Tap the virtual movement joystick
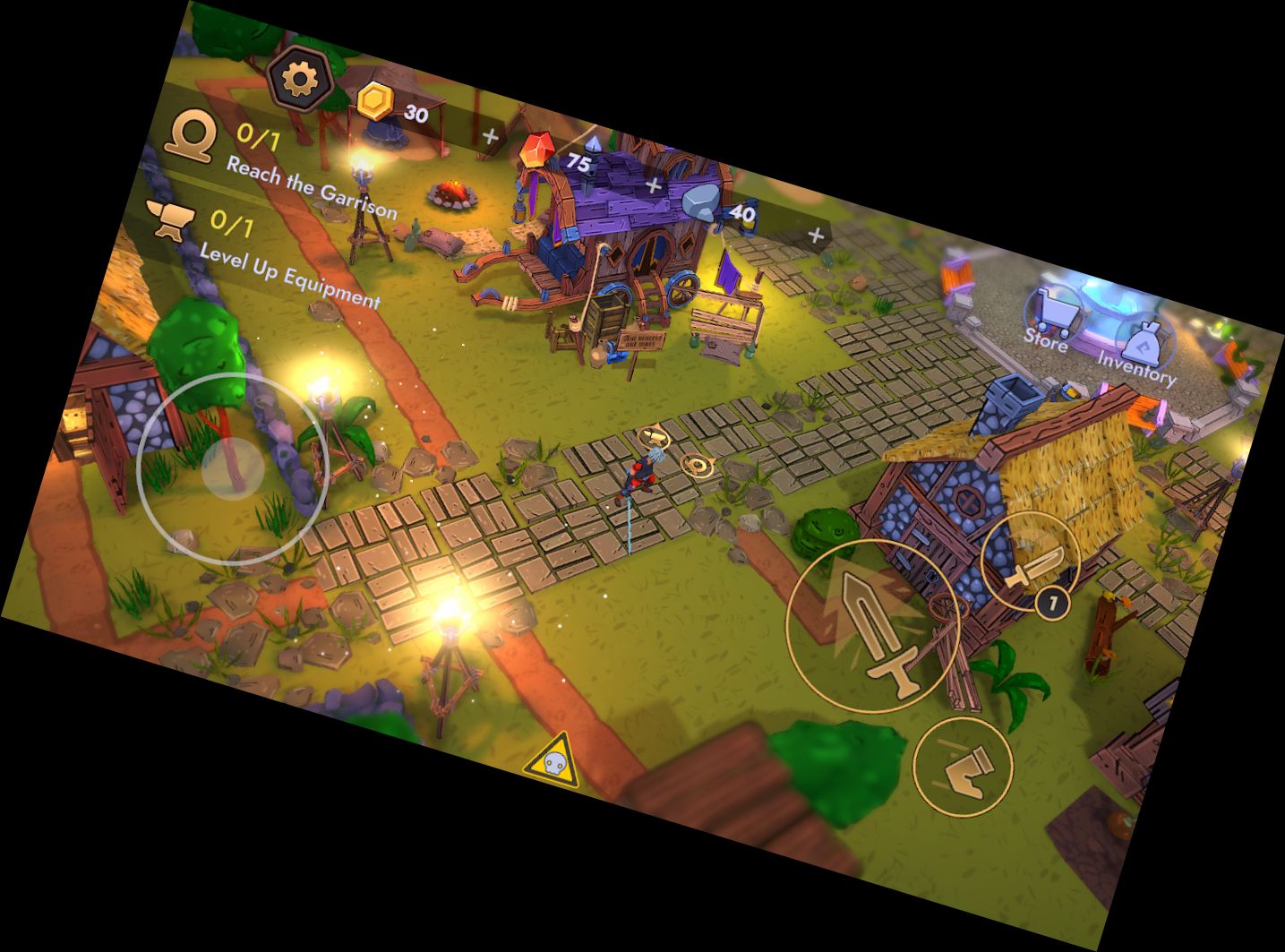Screen dimensions: 1285x952 (232, 467)
